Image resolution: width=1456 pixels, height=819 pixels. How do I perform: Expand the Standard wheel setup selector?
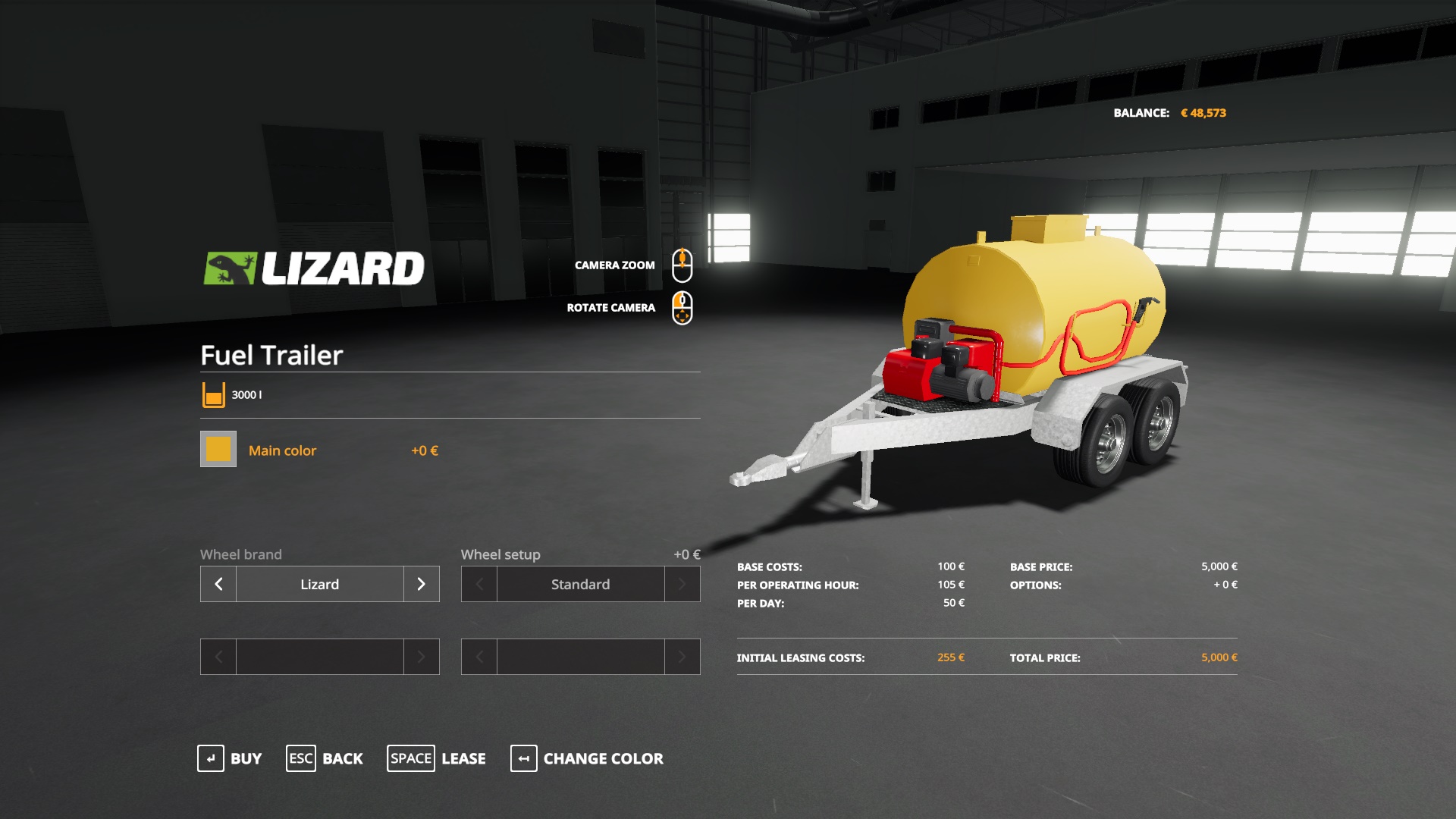pyautogui.click(x=580, y=584)
